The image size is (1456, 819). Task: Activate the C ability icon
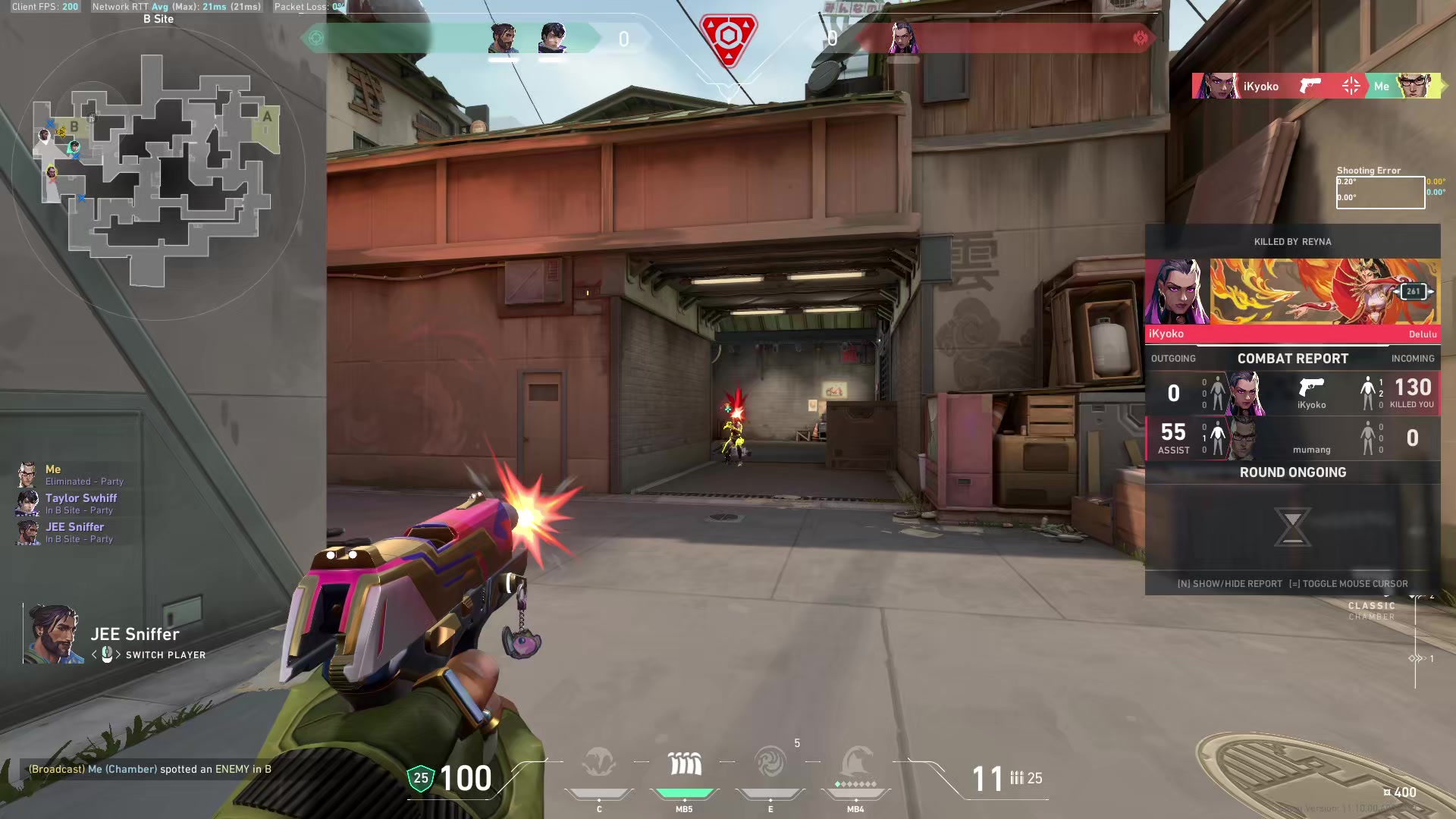pyautogui.click(x=599, y=763)
